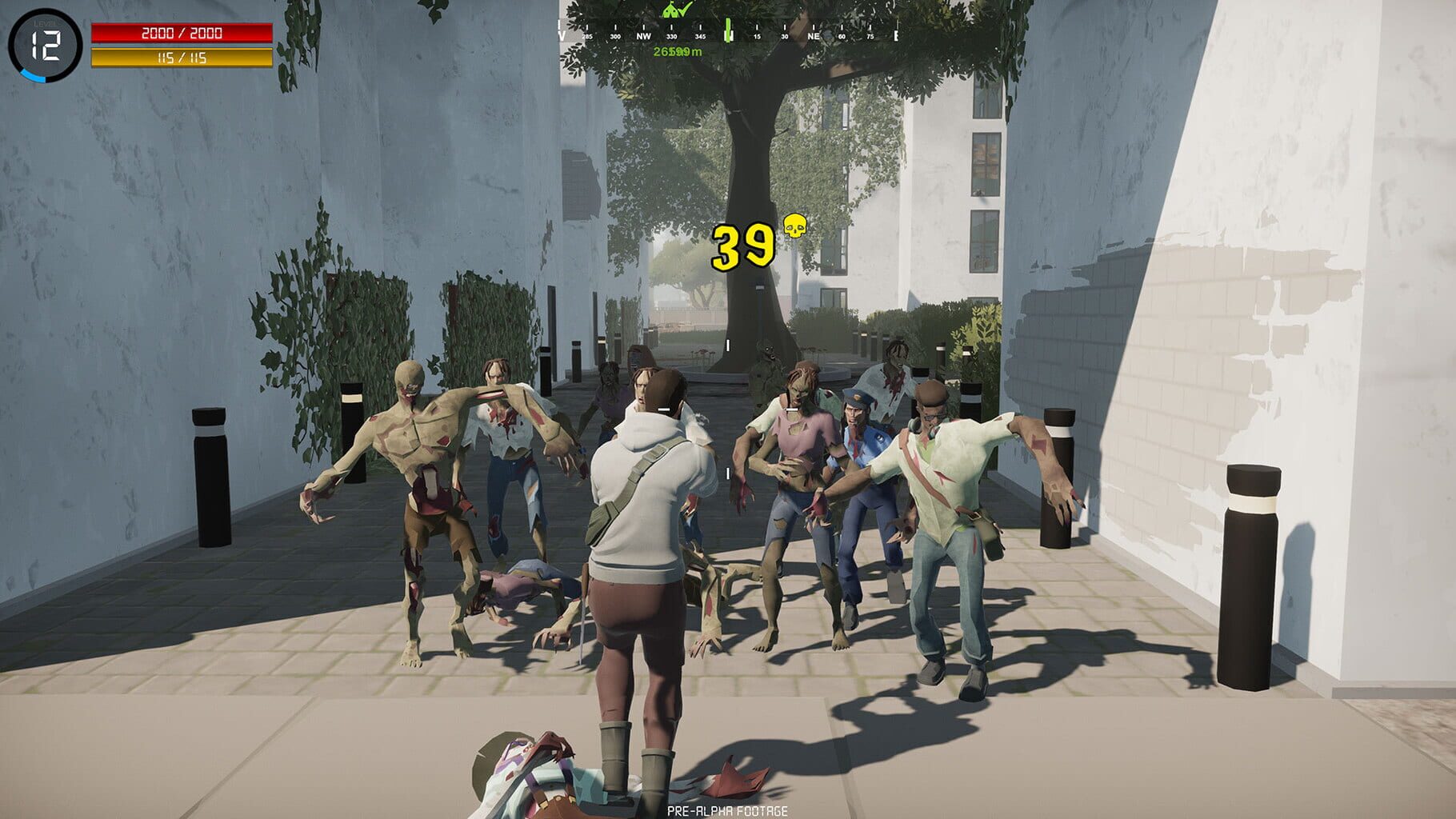
Task: Click the green objective indicator on the compass
Action: pos(729,30)
